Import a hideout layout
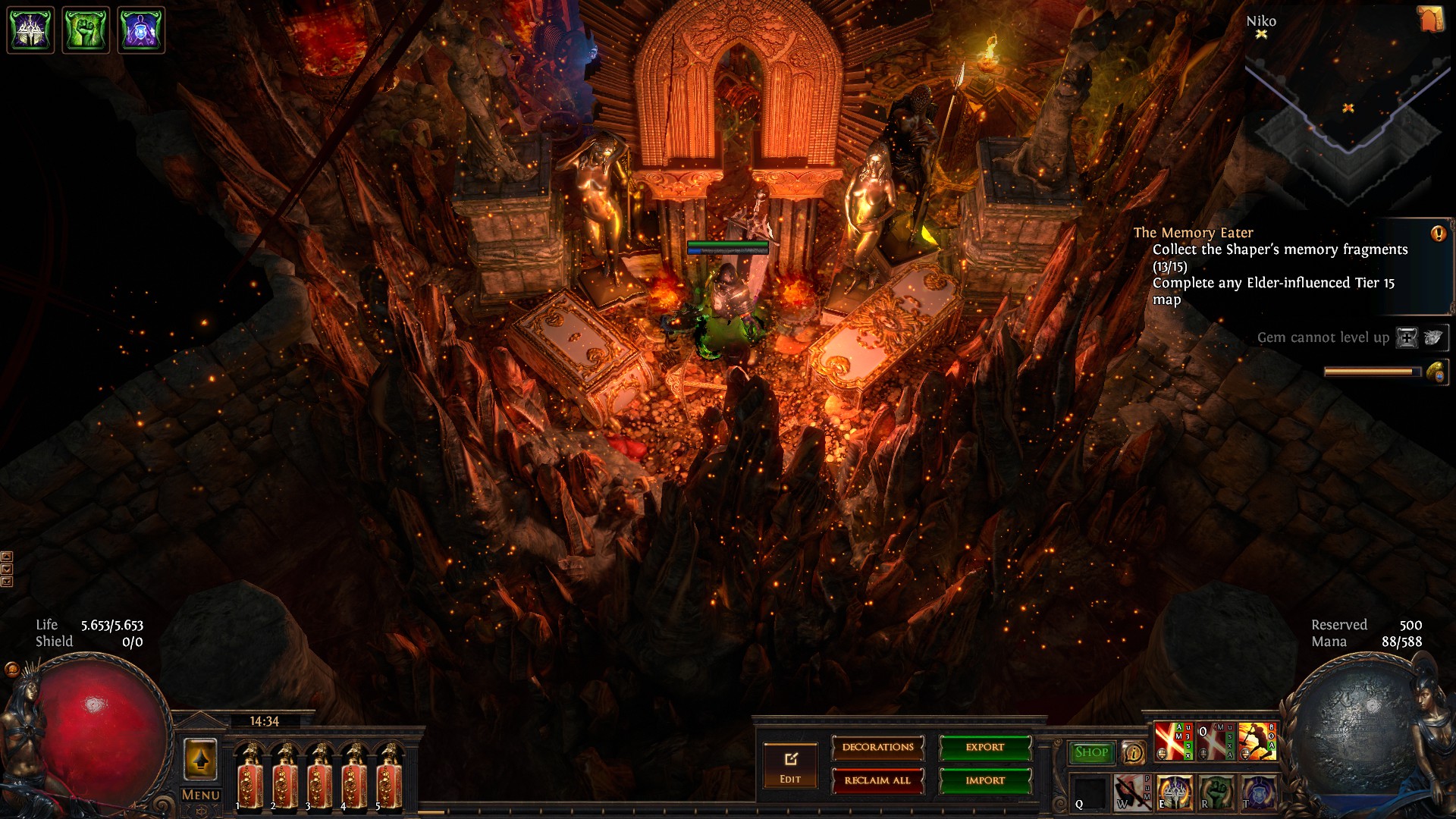1456x819 pixels. coord(985,780)
